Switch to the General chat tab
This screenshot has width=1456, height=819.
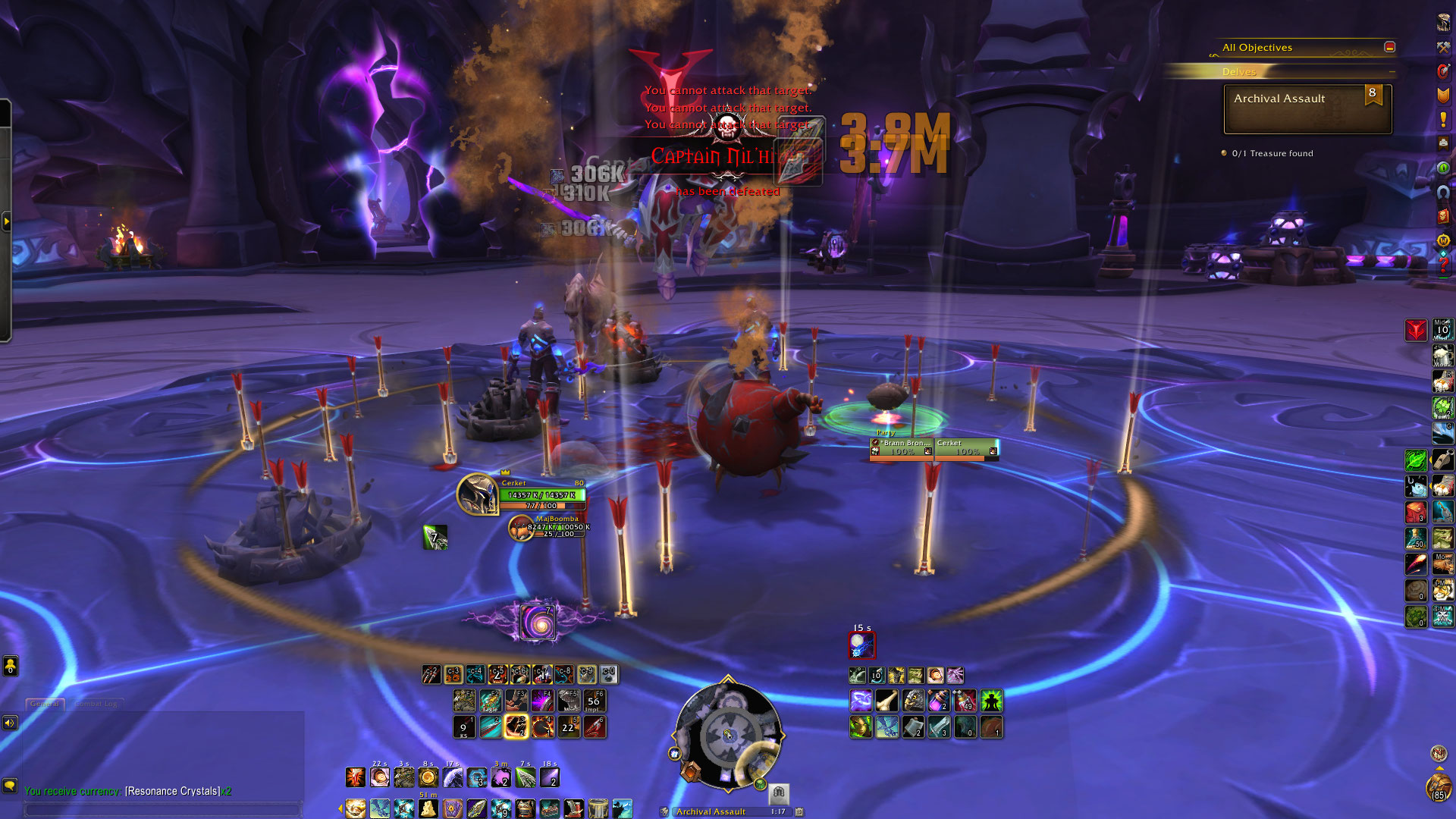point(45,704)
